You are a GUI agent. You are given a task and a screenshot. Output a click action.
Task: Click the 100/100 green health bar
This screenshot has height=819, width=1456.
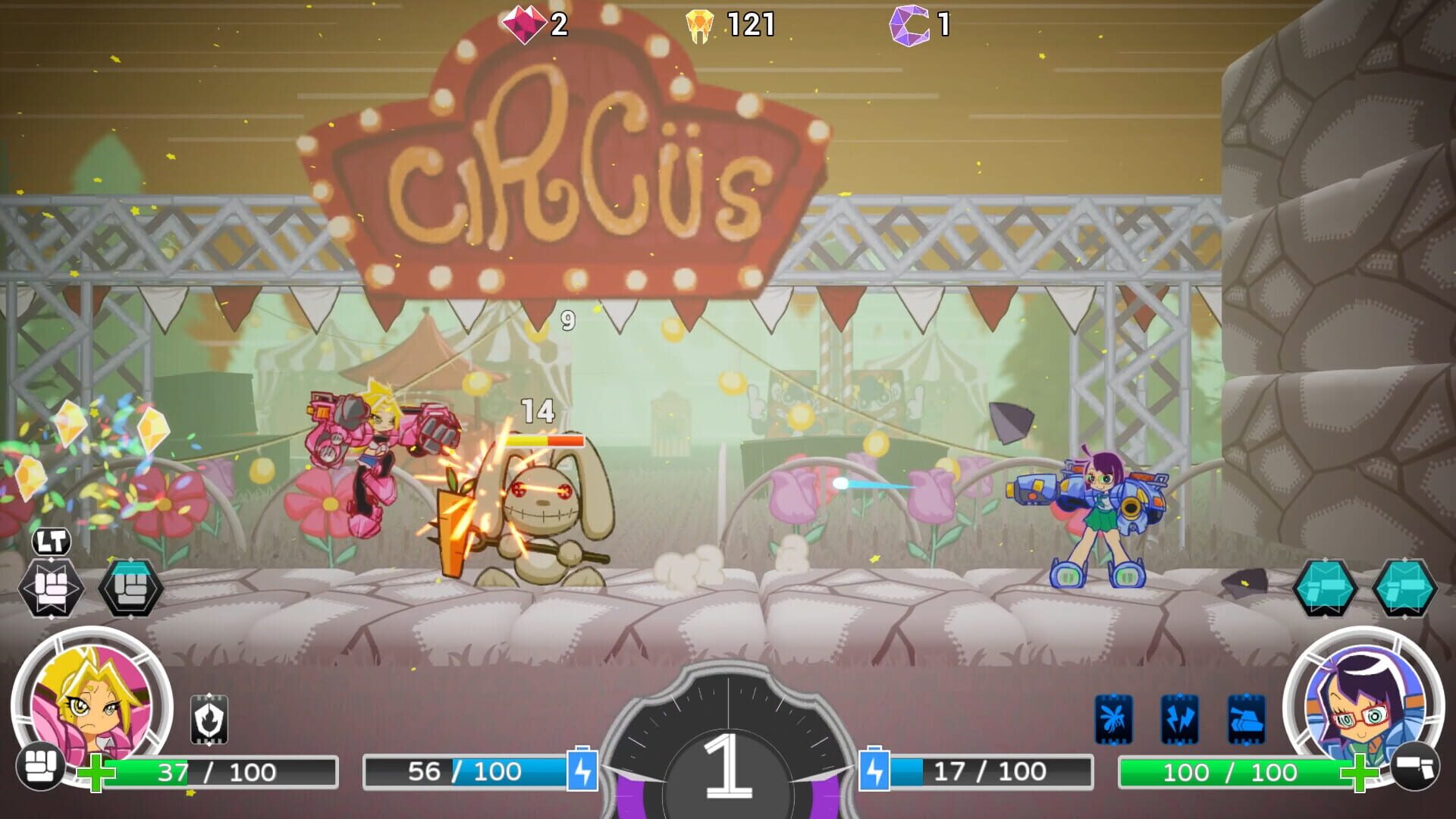pos(1232,773)
